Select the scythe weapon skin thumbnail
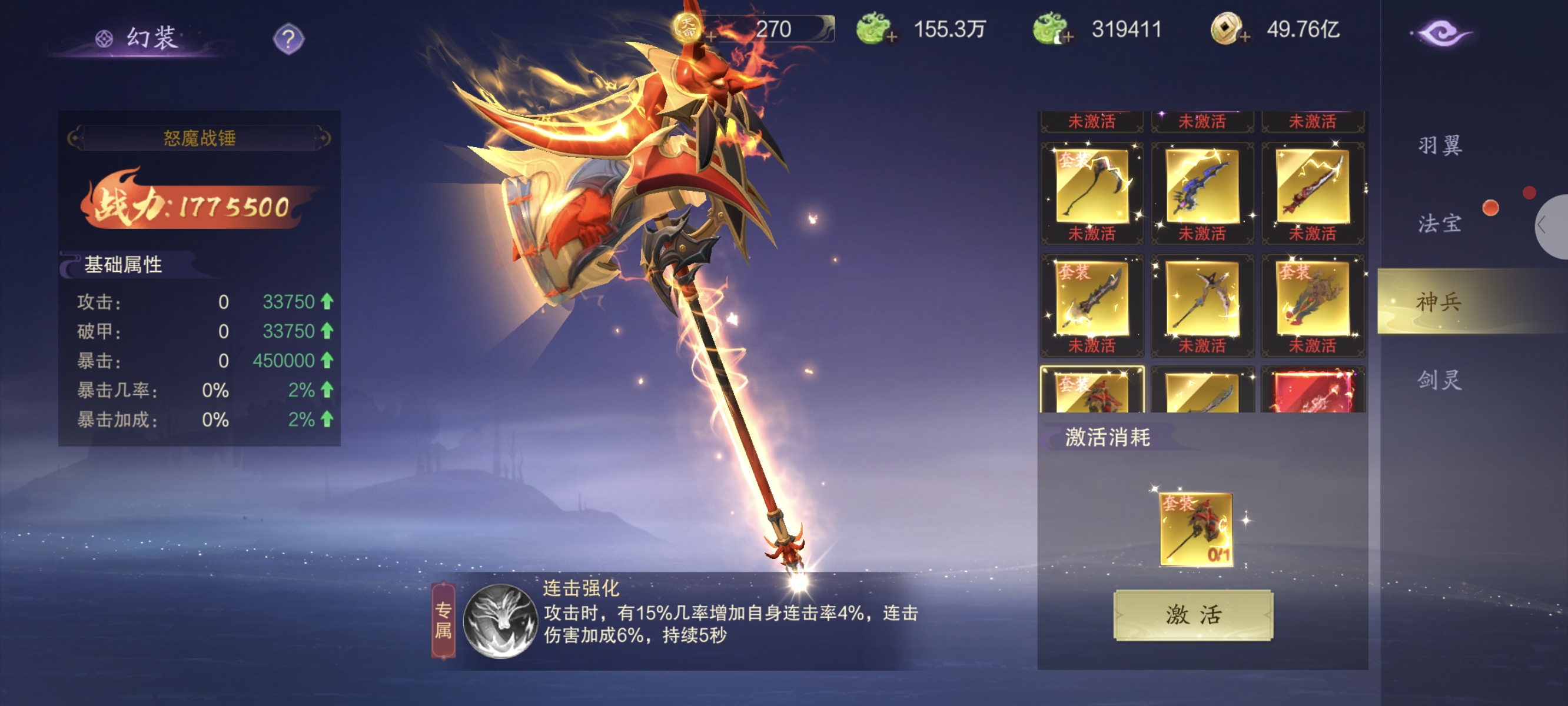Viewport: 1568px width, 706px height. pyautogui.click(x=1091, y=187)
